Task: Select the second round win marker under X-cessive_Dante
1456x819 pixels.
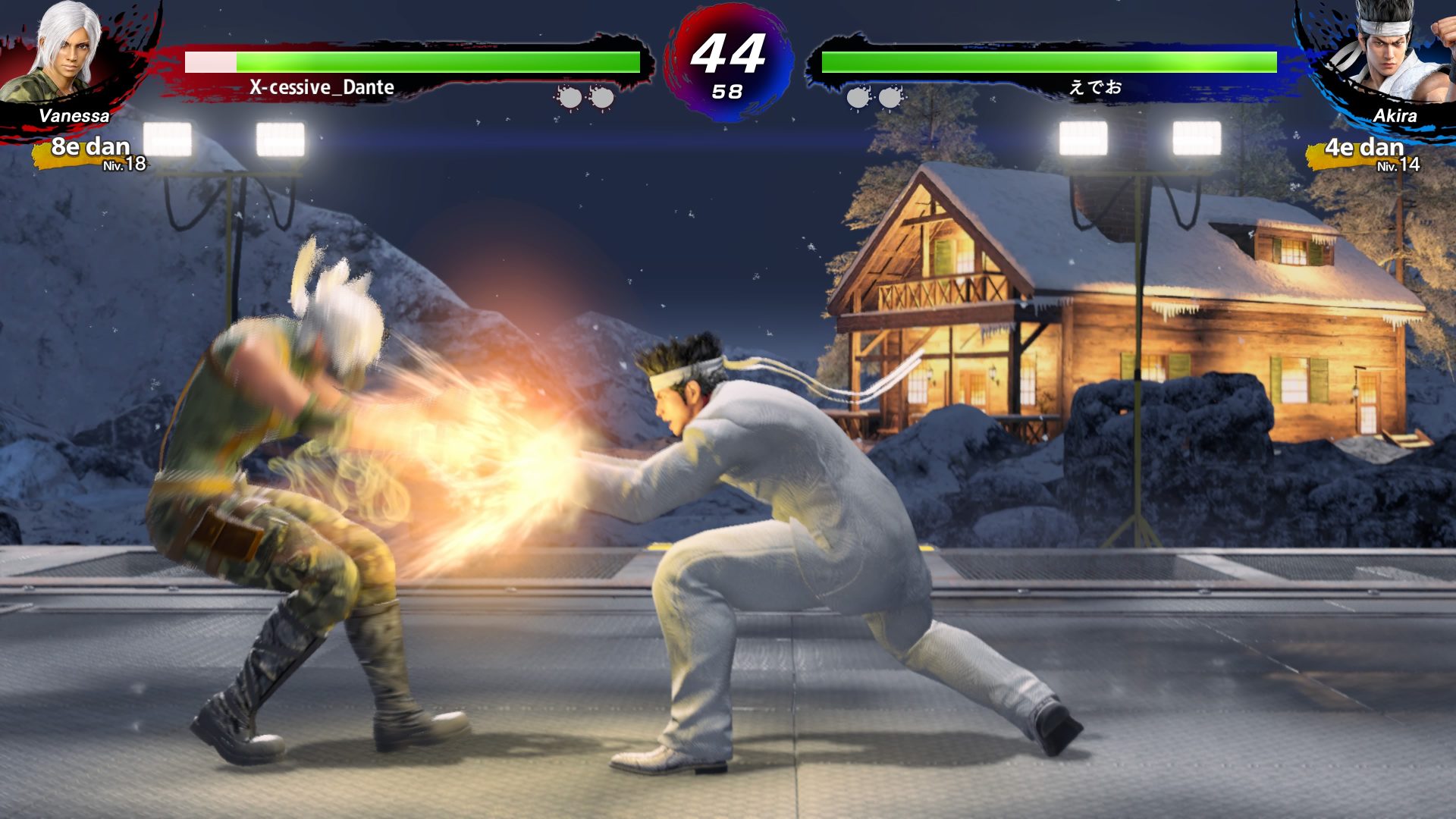Action: (x=603, y=97)
